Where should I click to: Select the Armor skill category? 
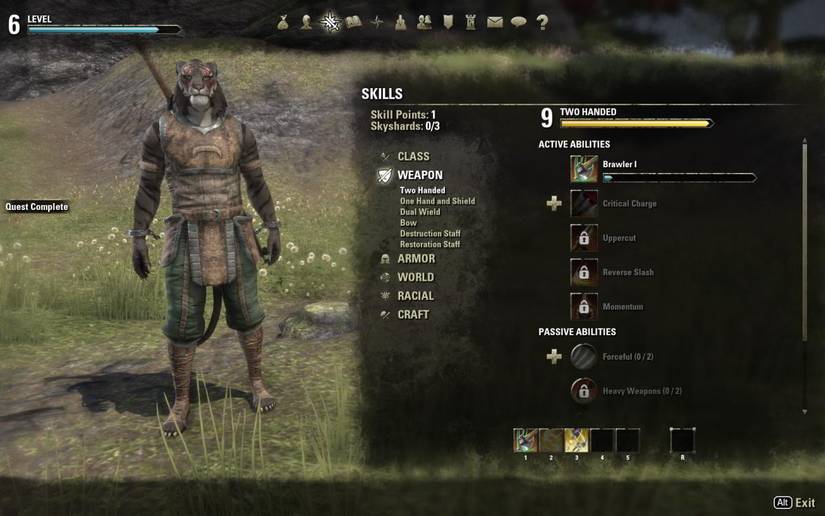(x=415, y=259)
